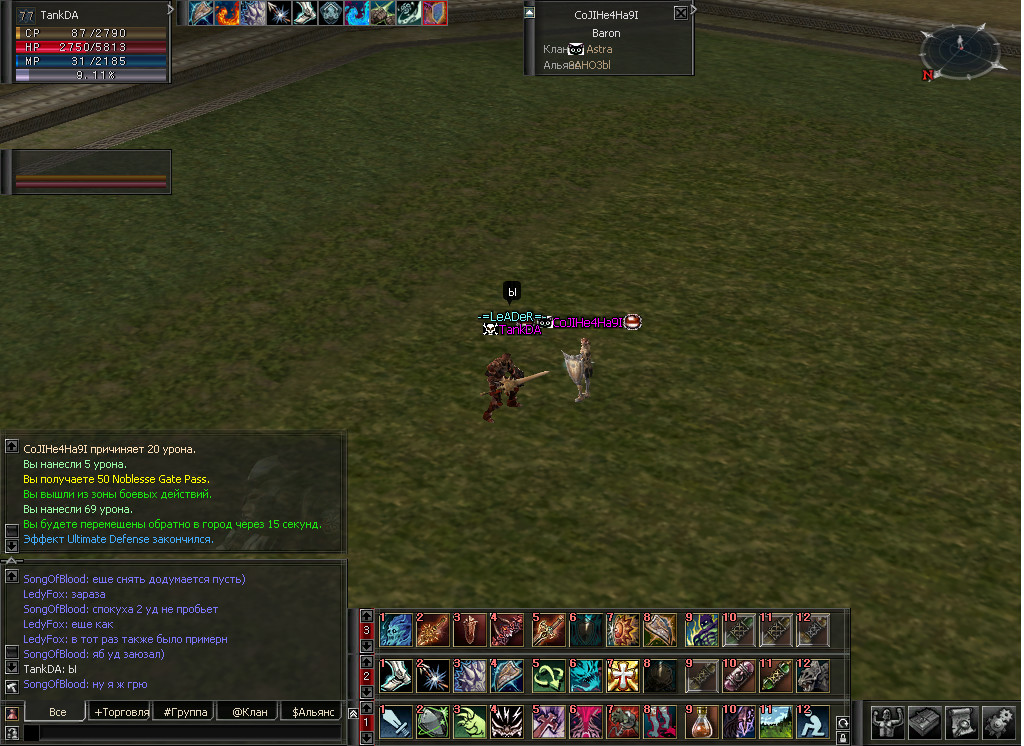
Task: Use the red potion in the bottom hotbar
Action: pyautogui.click(x=701, y=721)
